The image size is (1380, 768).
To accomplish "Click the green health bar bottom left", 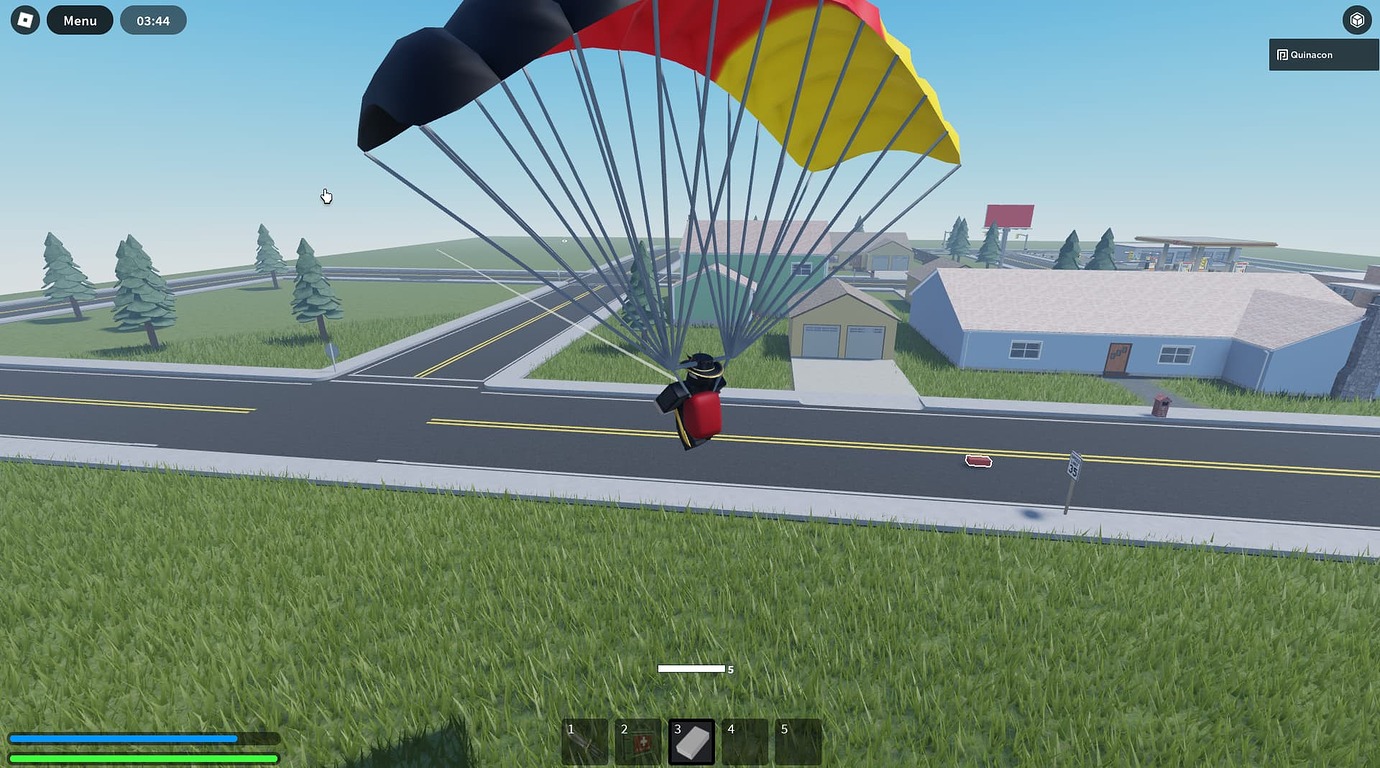I will [143, 758].
